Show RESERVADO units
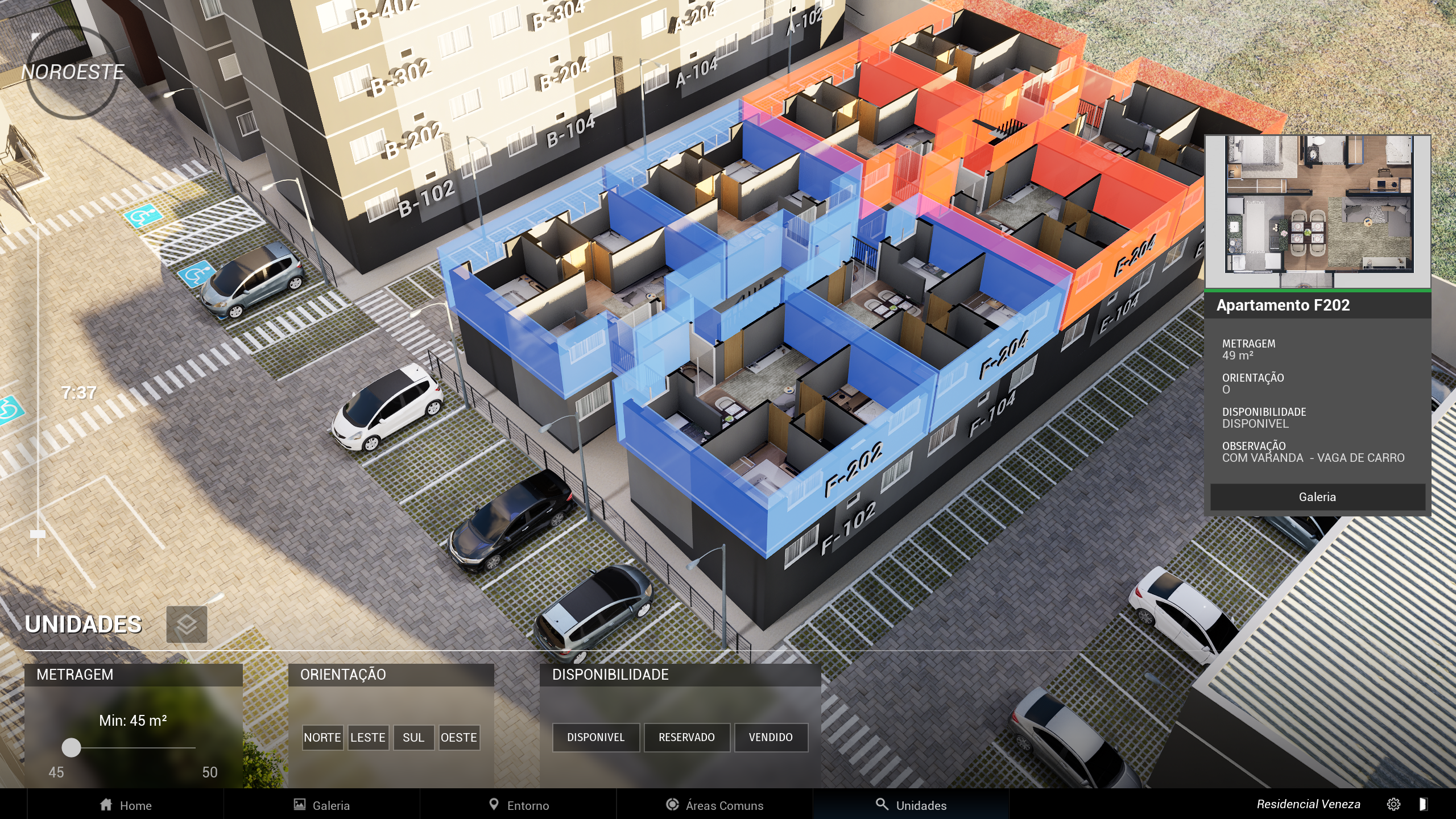Viewport: 1456px width, 819px height. pos(686,738)
